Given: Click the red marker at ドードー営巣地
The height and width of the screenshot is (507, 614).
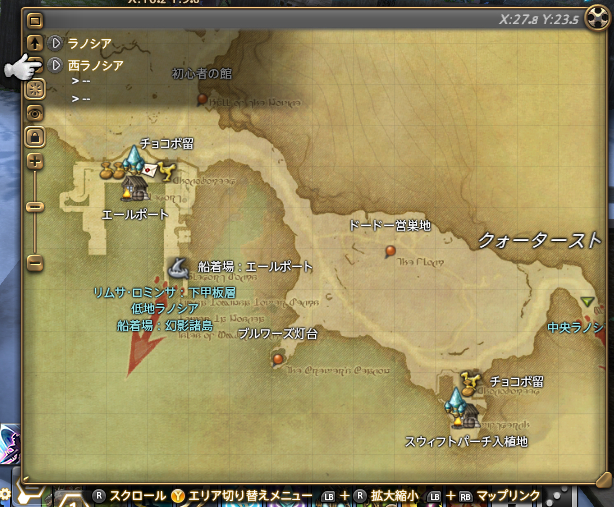Looking at the screenshot, I should click(390, 250).
